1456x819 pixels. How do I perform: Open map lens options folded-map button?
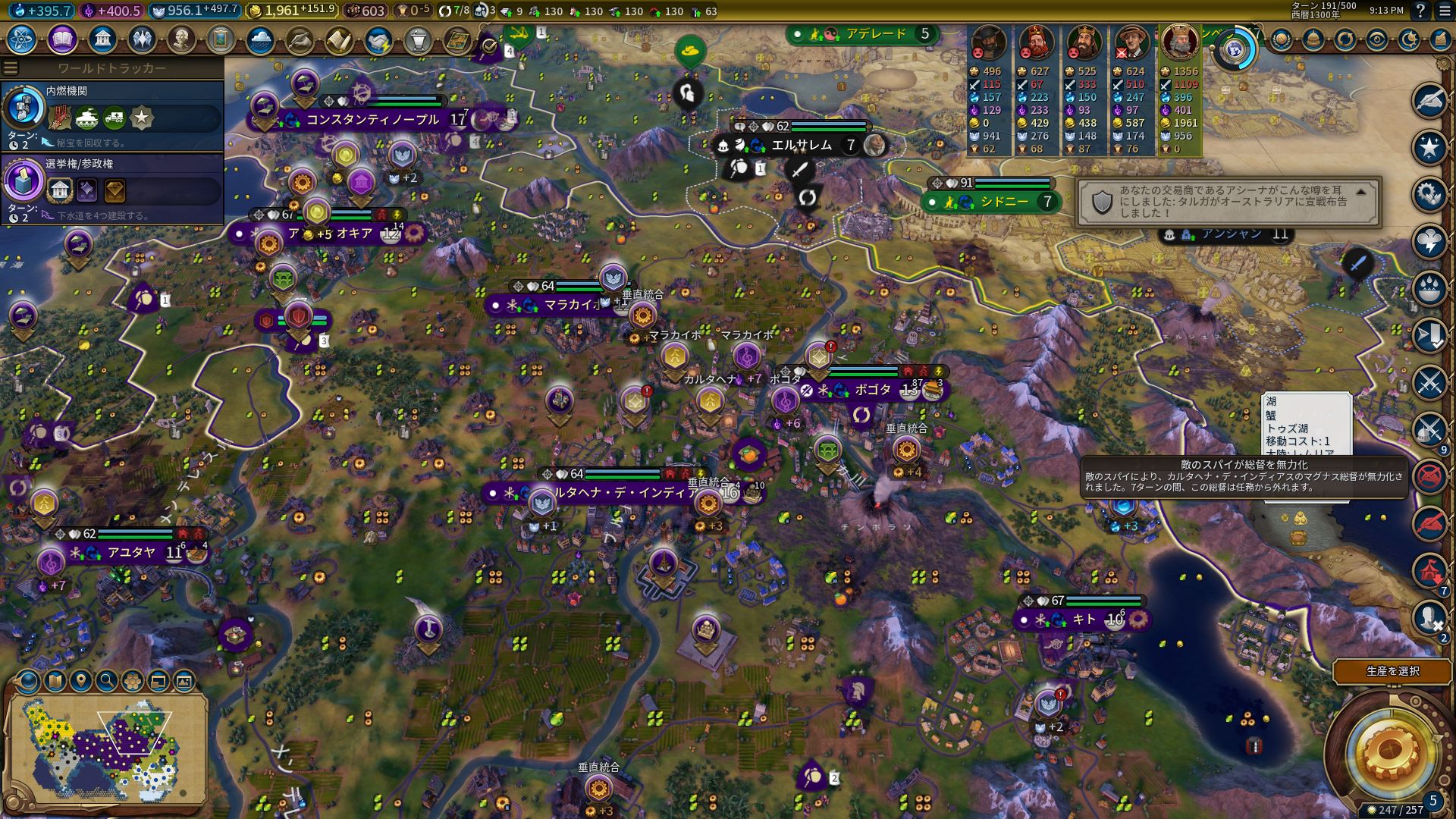click(55, 681)
